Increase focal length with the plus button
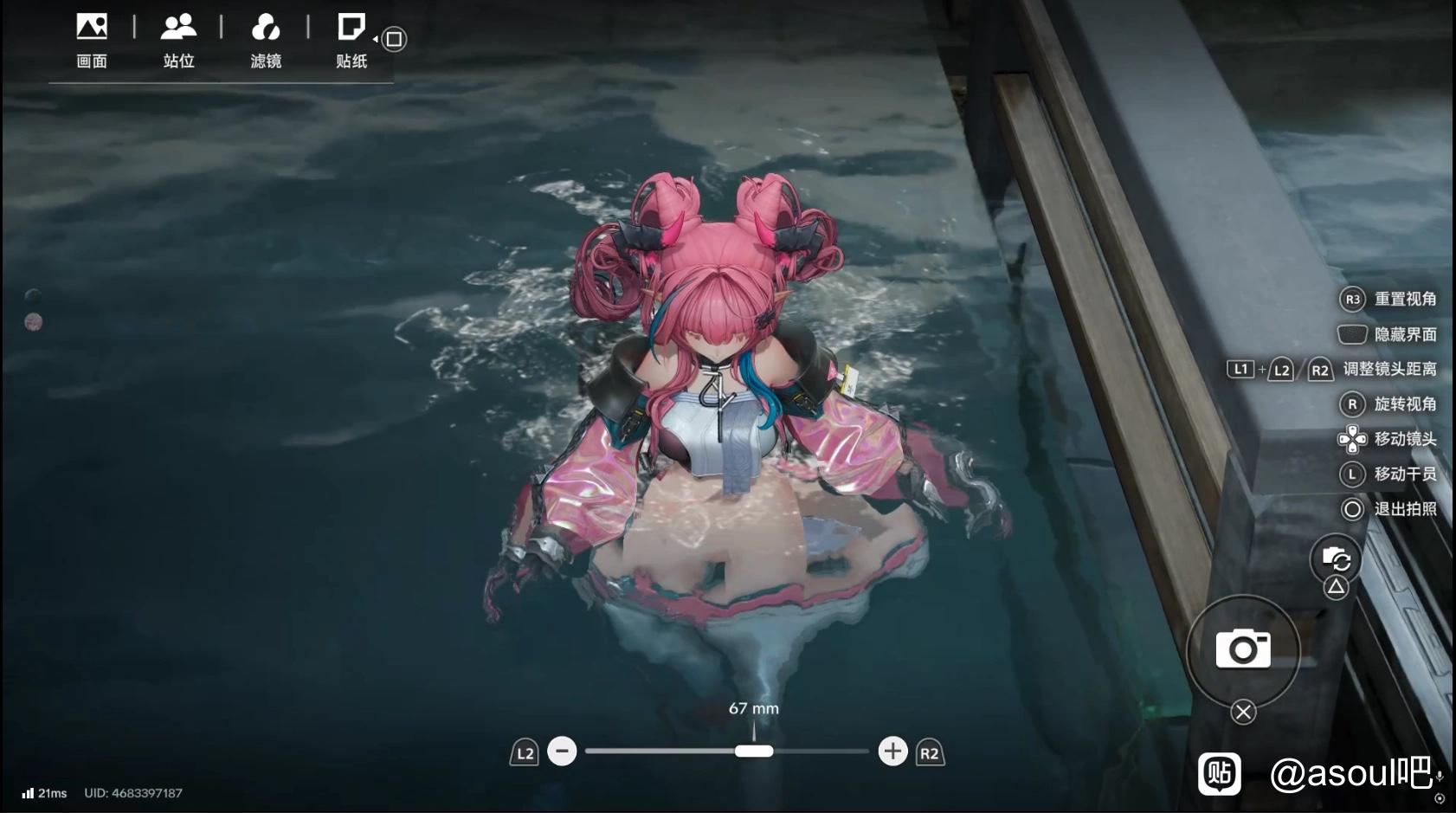Image resolution: width=1456 pixels, height=813 pixels. point(892,751)
